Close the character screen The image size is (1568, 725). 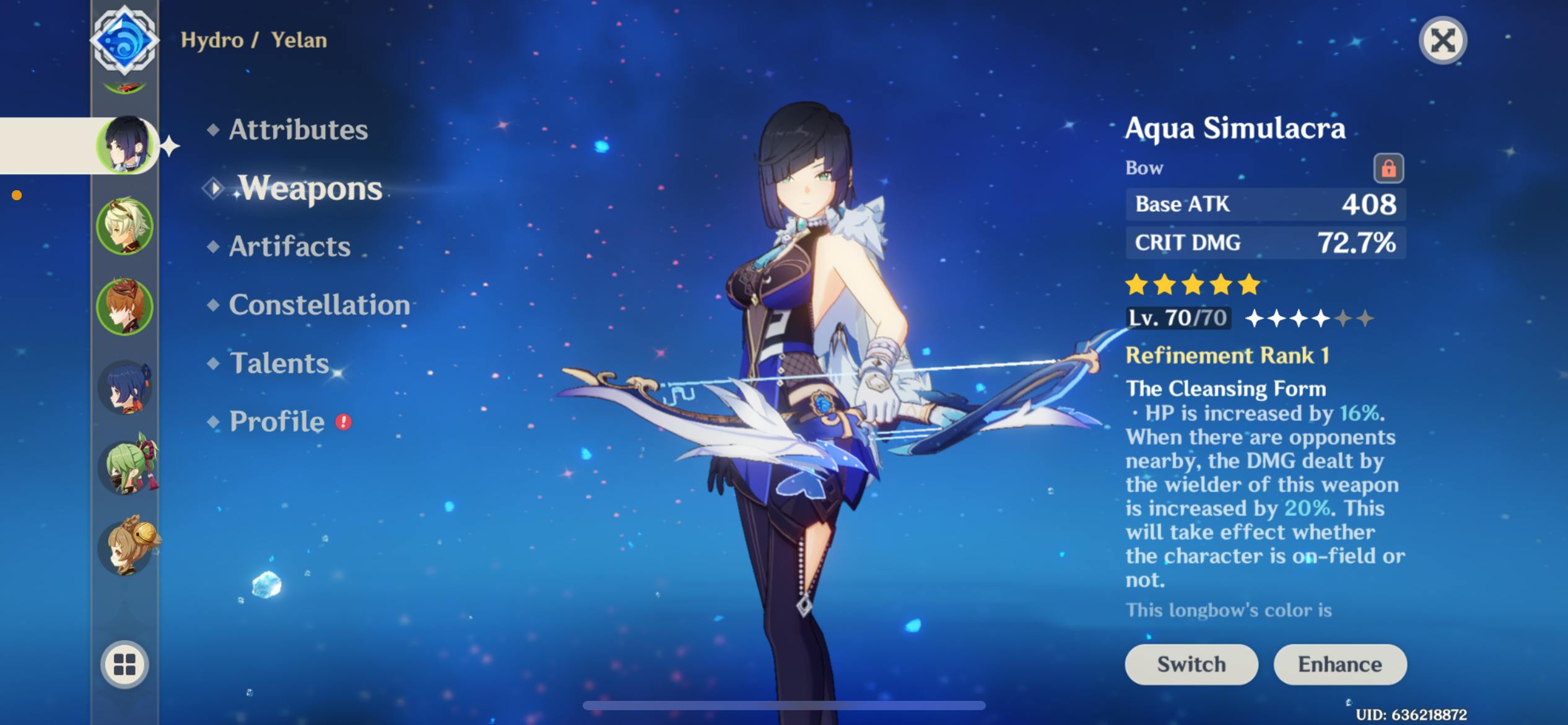1442,41
